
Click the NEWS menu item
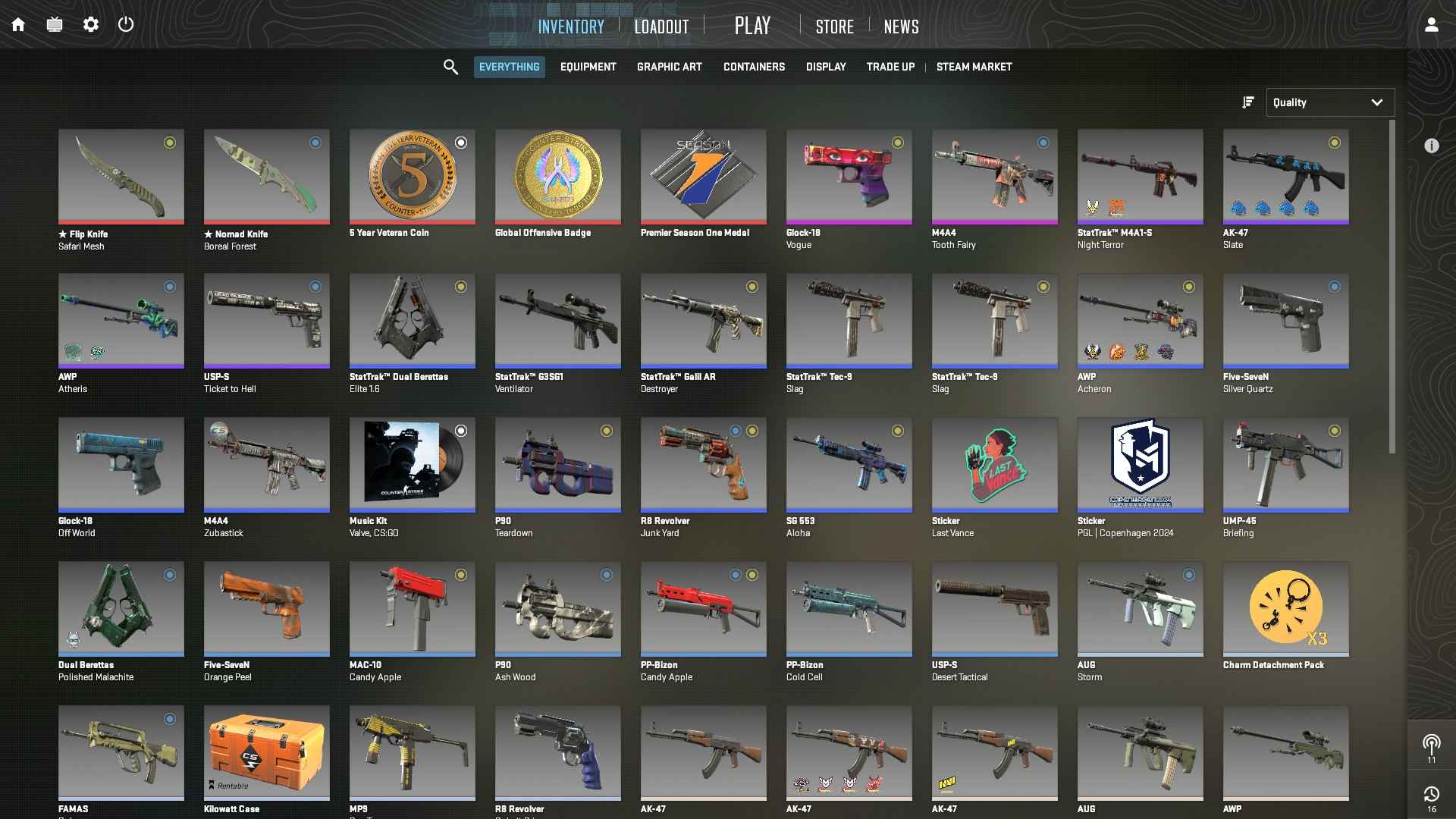(900, 27)
